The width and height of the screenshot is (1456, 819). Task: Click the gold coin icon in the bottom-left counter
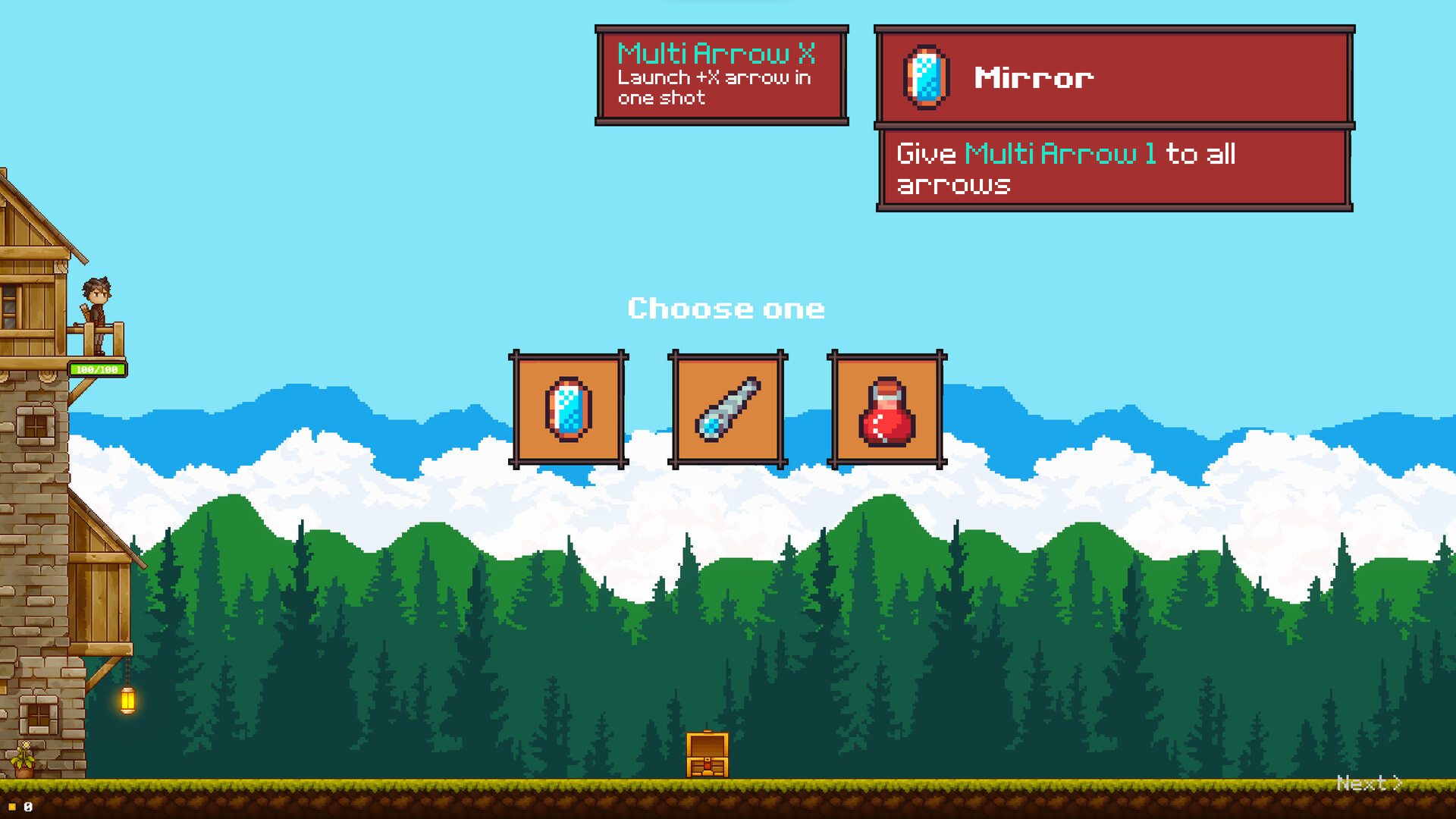click(14, 806)
